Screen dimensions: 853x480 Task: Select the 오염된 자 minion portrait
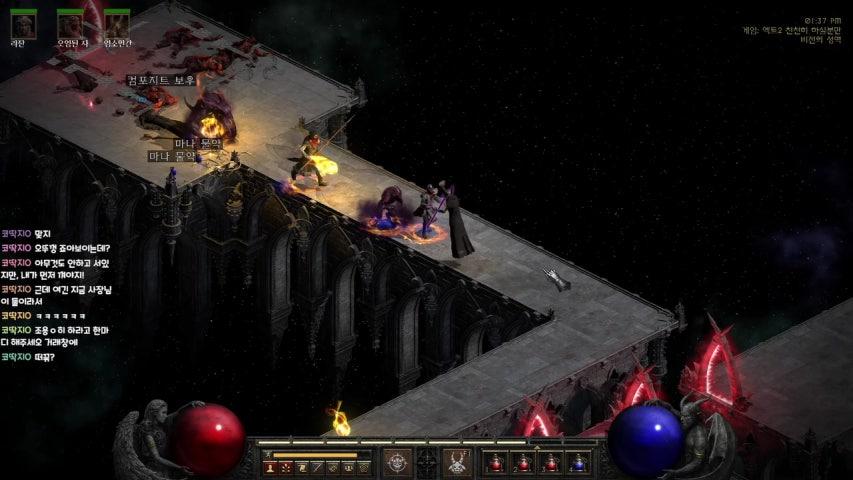tap(70, 26)
